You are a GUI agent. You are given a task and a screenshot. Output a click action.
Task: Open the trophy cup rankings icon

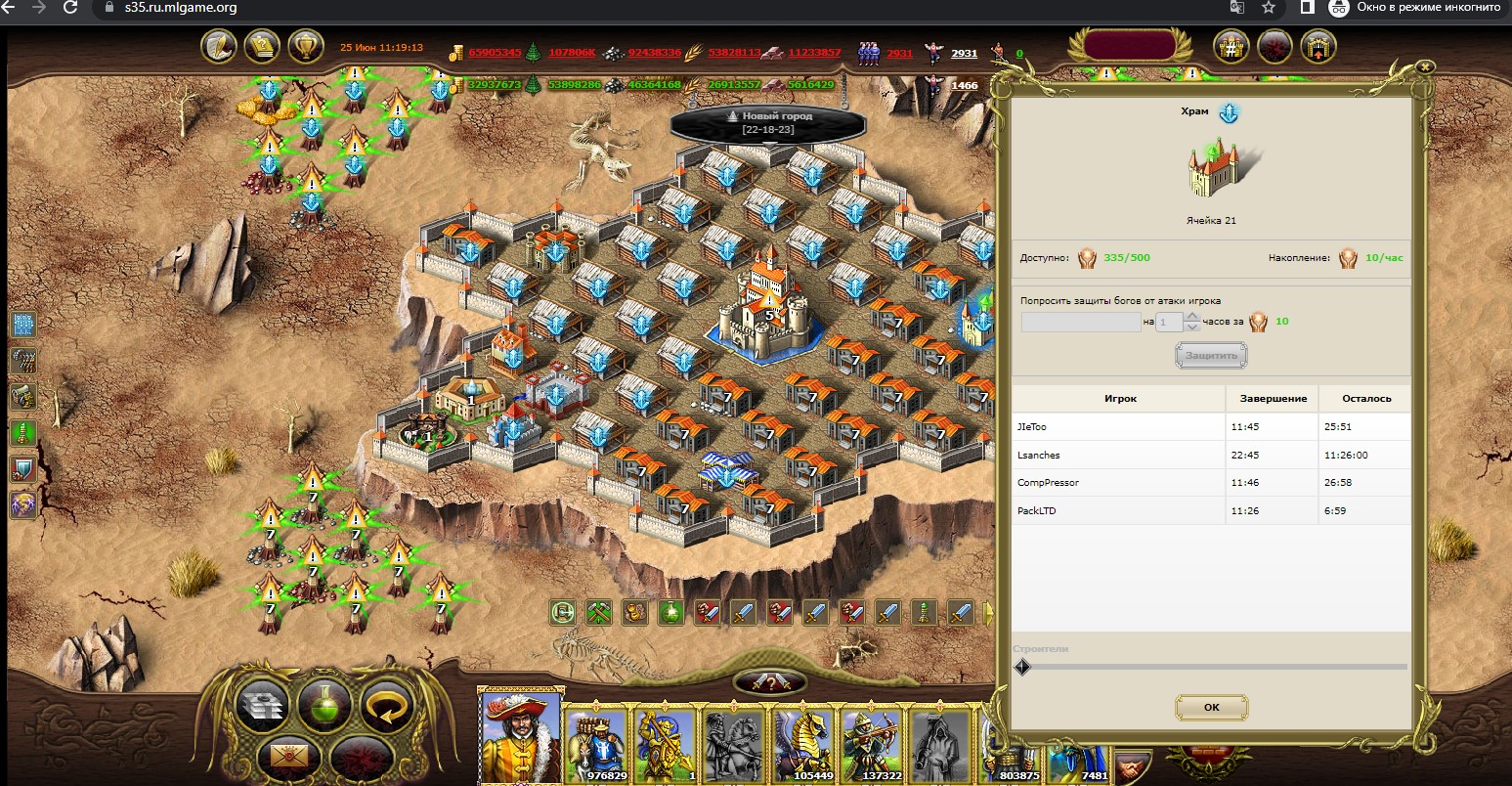point(306,46)
